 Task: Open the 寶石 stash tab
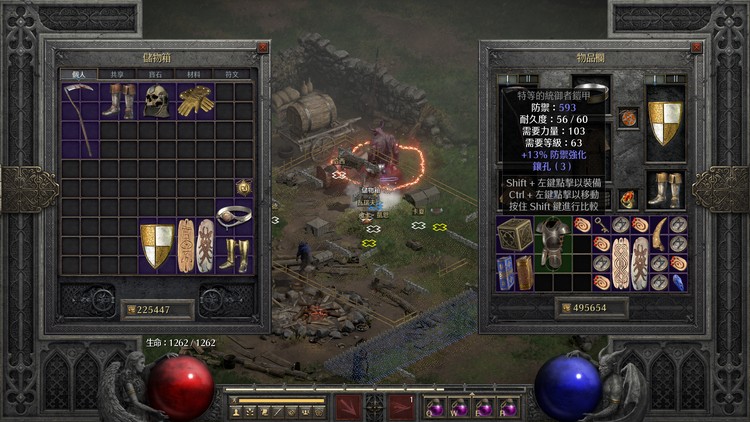point(155,74)
